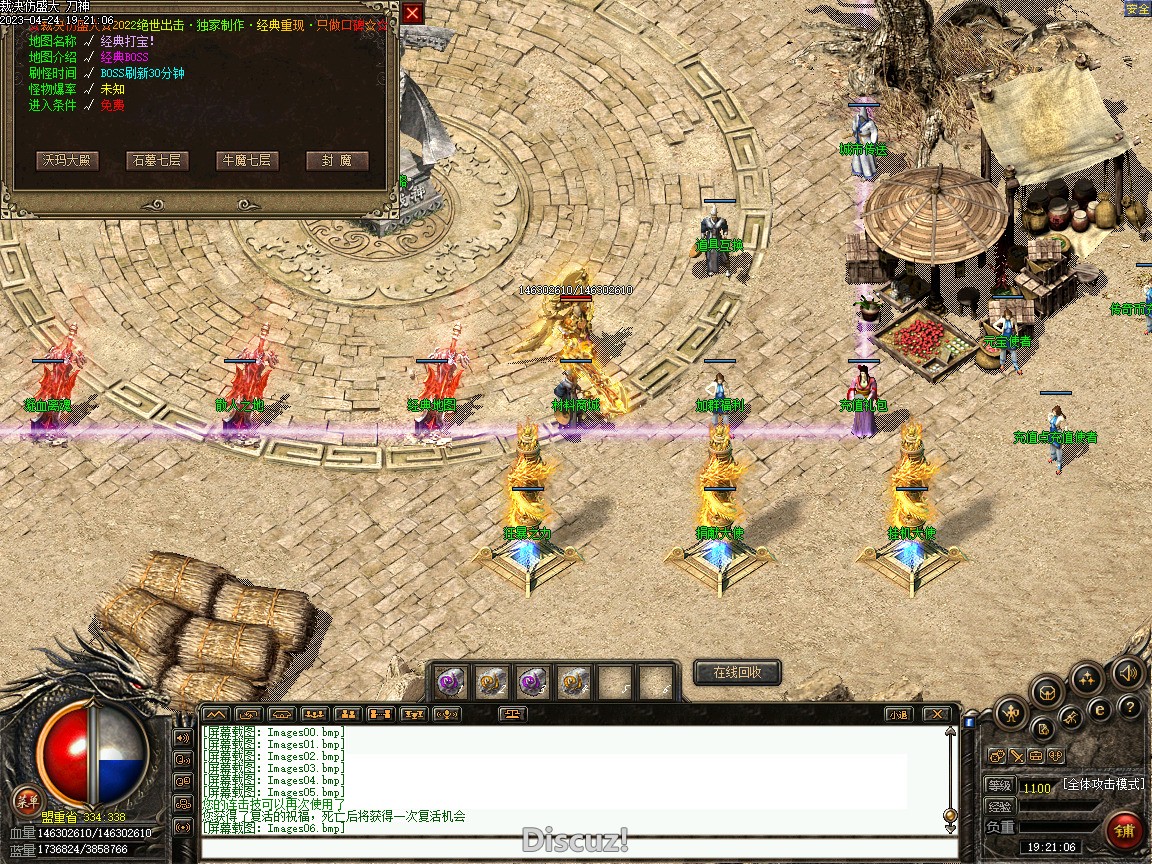Viewport: 1152px width, 864px height.
Task: Select the 石墓七层 teleport button
Action: pyautogui.click(x=157, y=160)
